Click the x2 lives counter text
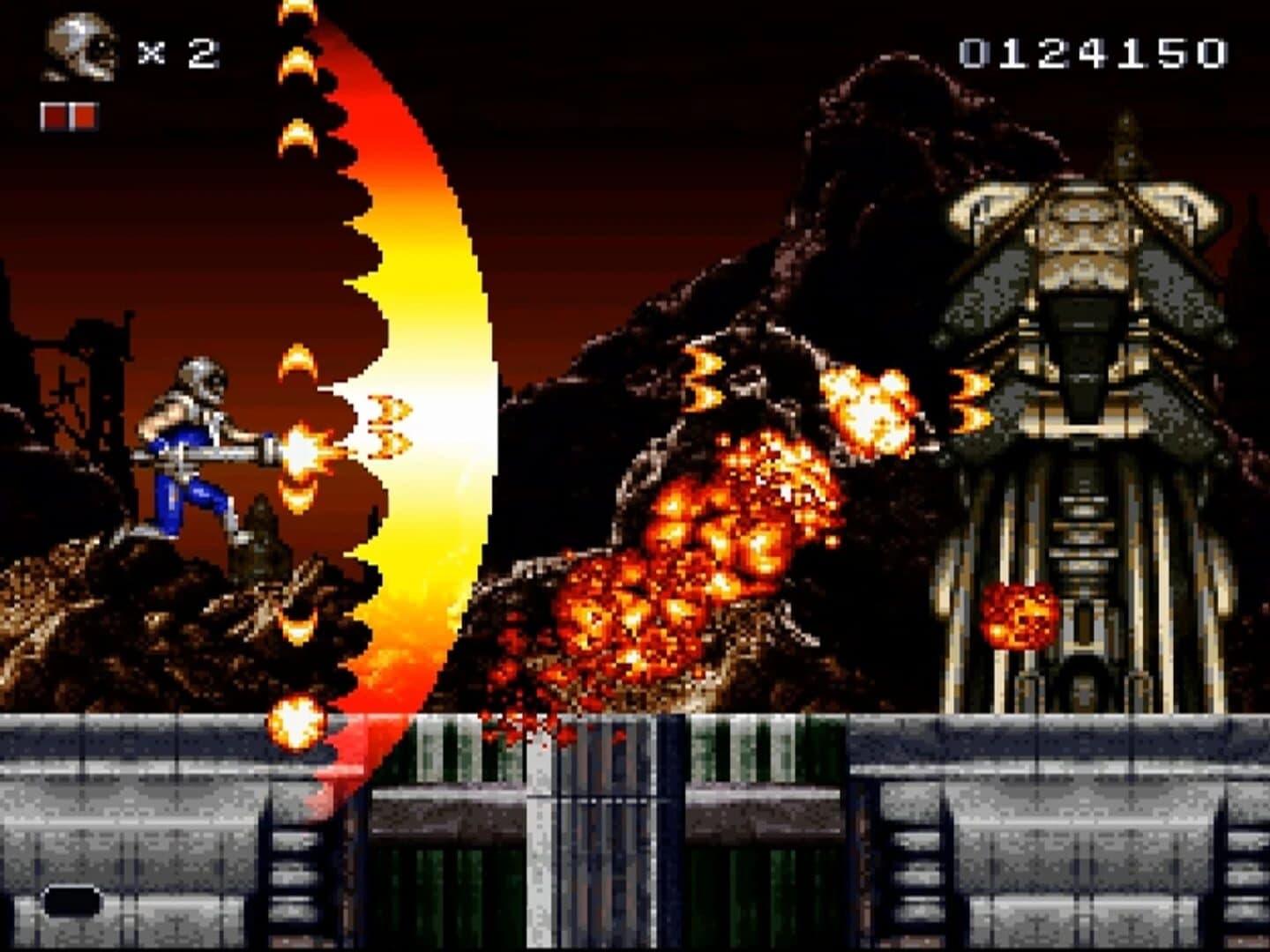Screen dimensions: 1270x952 pos(181,53)
